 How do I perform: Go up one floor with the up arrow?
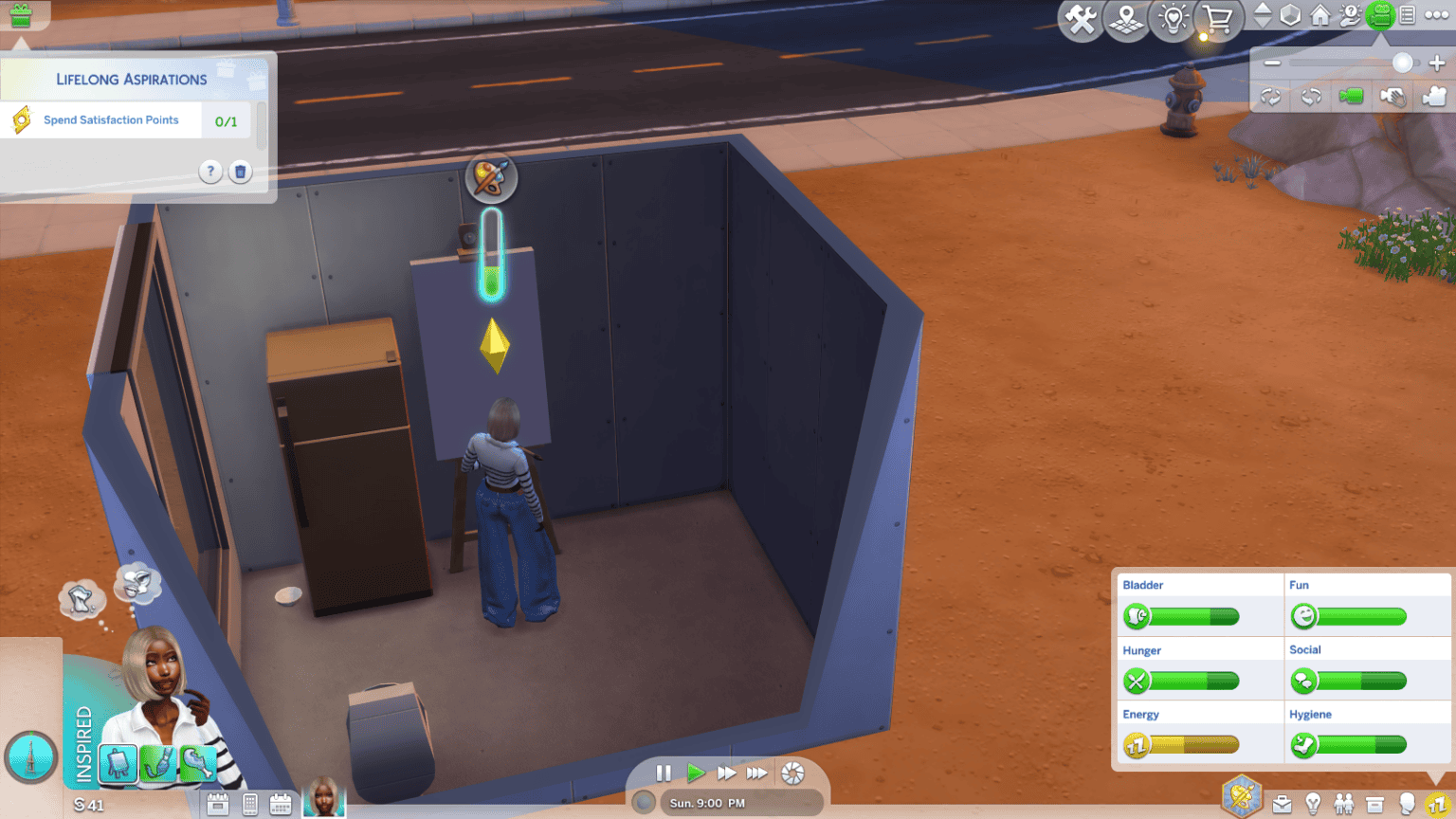pyautogui.click(x=1264, y=9)
